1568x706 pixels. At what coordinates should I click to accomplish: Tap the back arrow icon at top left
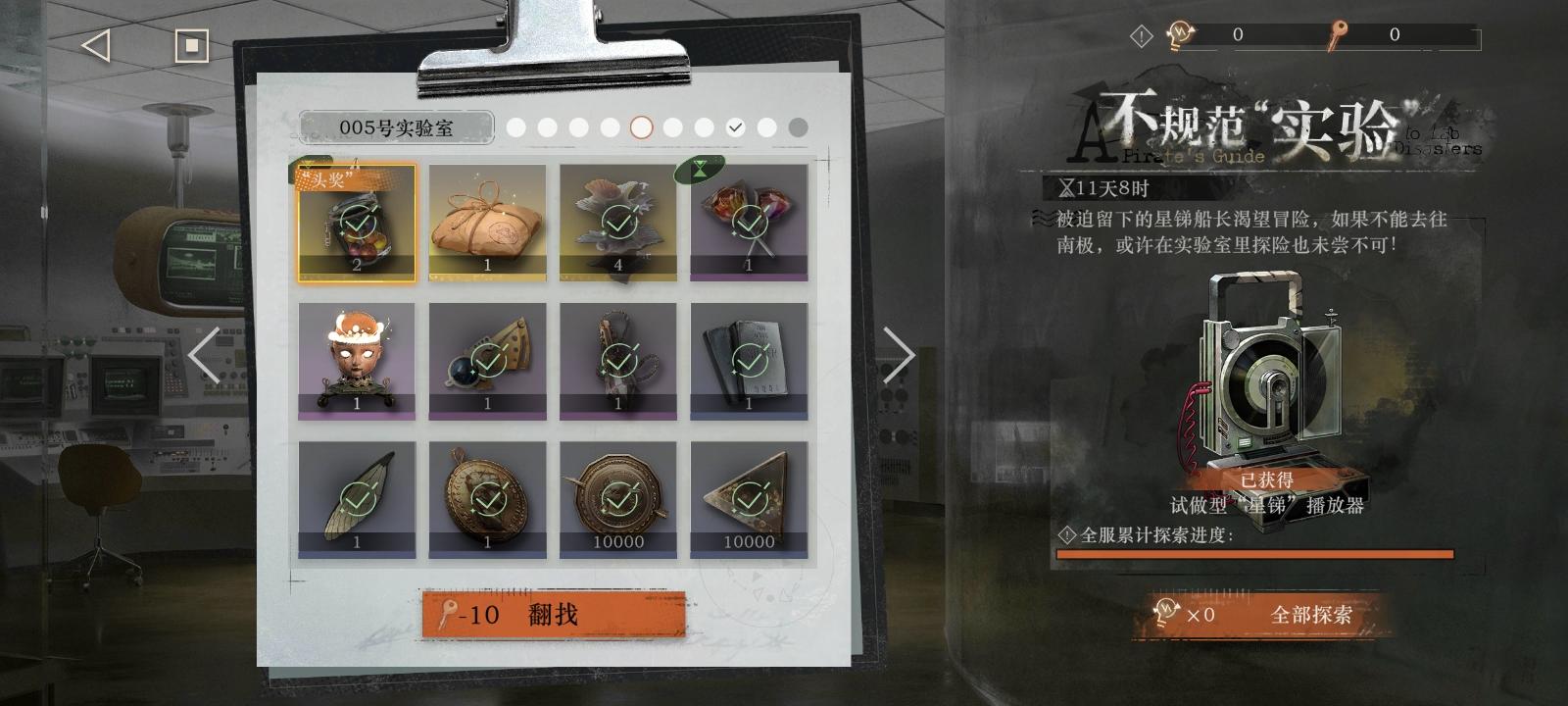pos(94,43)
